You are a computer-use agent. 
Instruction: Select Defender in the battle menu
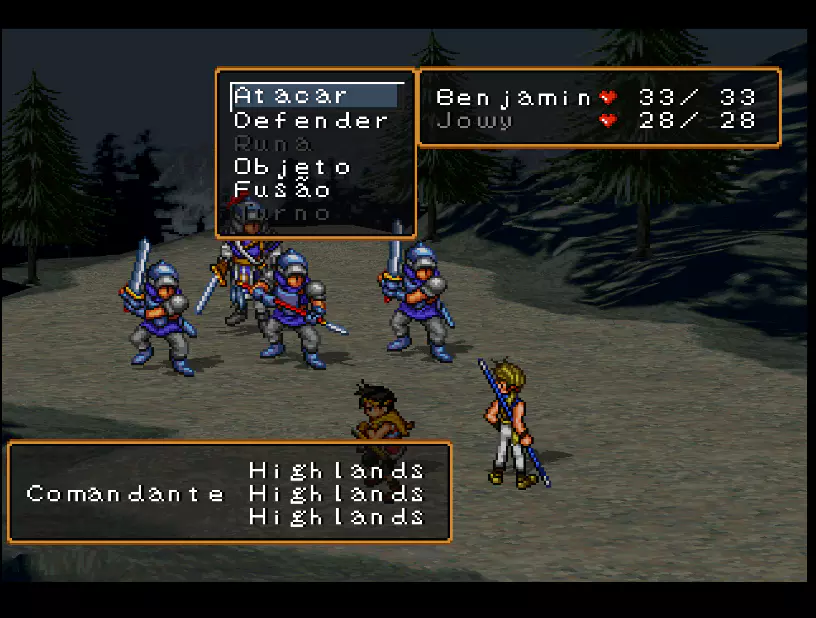(x=310, y=121)
